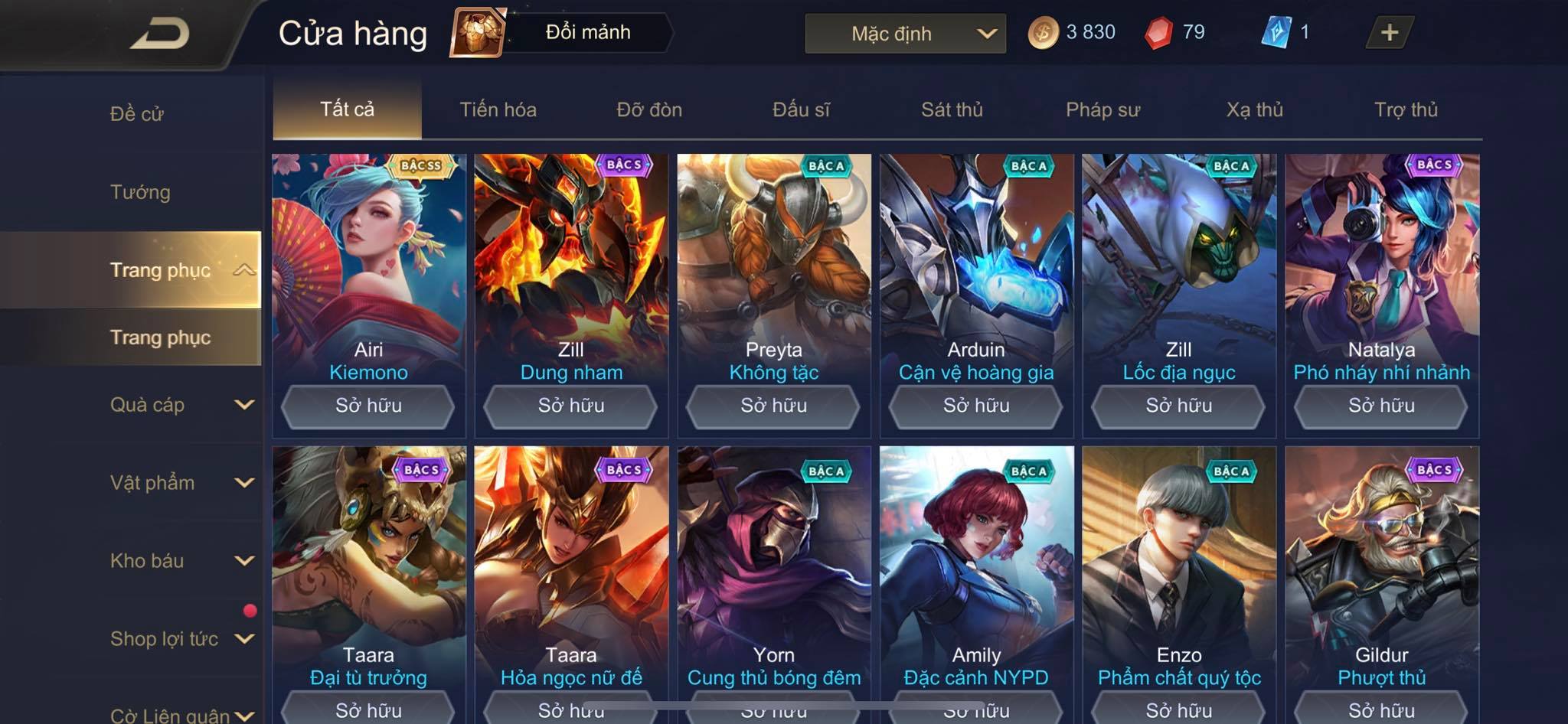Open the Xạ thủ tab

1254,109
